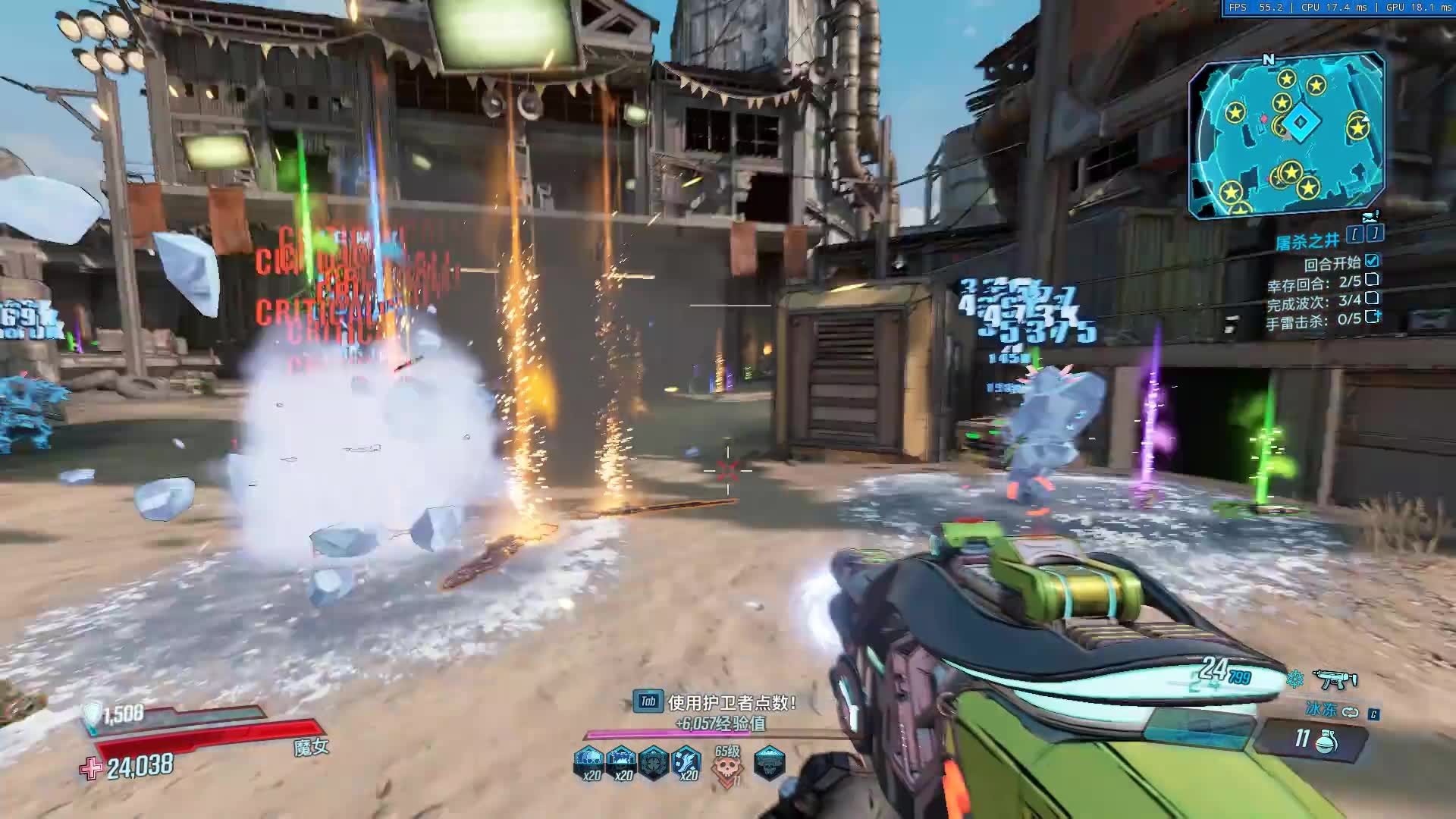Image resolution: width=1456 pixels, height=819 pixels.
Task: Click the 完成波次 objective checkbox
Action: pos(1372,299)
